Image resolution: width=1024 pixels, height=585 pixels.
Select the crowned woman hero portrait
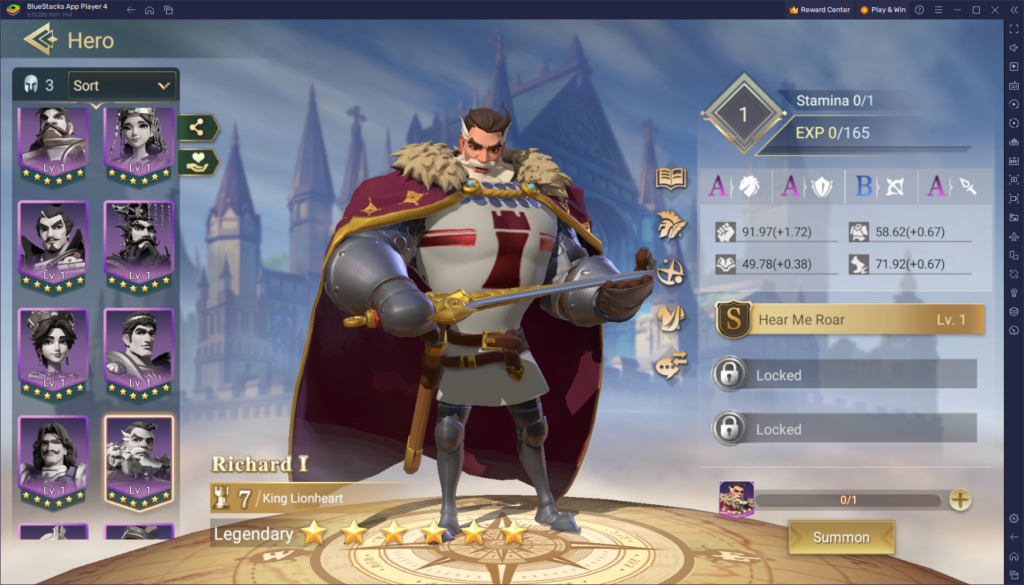pyautogui.click(x=139, y=140)
